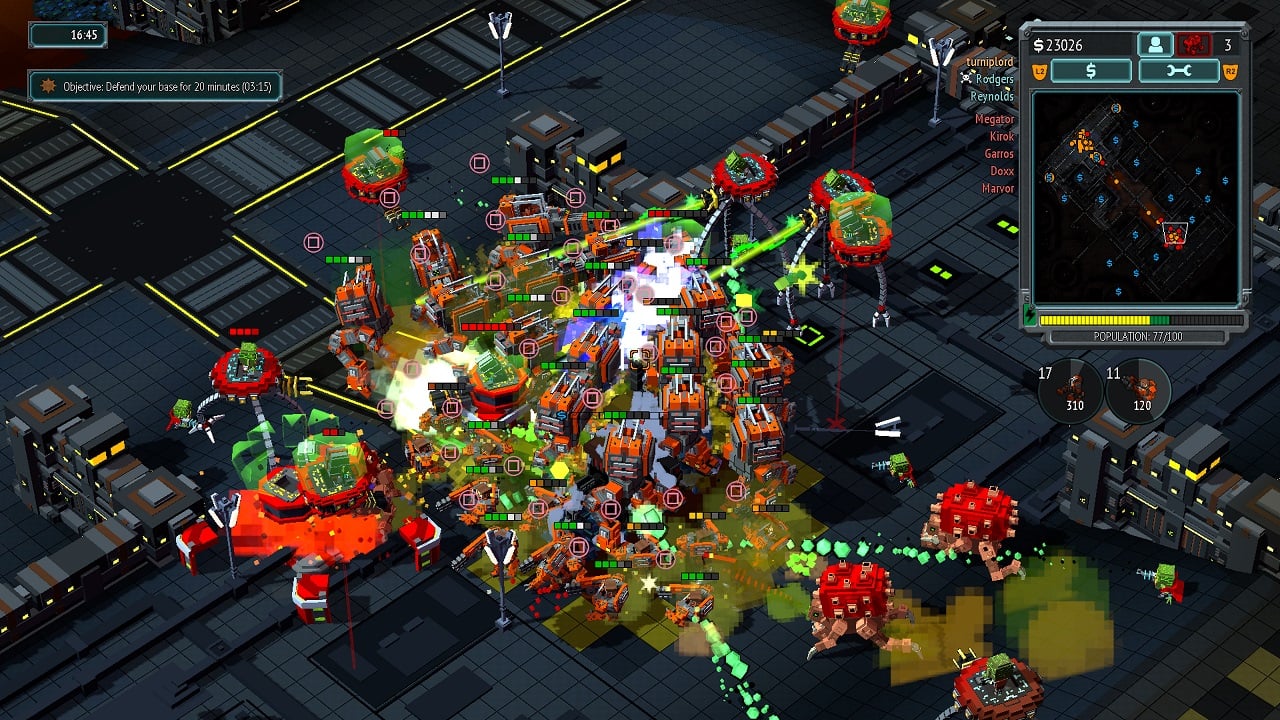This screenshot has width=1280, height=720.
Task: Select enemy Doxx in the list
Action: pos(1001,171)
